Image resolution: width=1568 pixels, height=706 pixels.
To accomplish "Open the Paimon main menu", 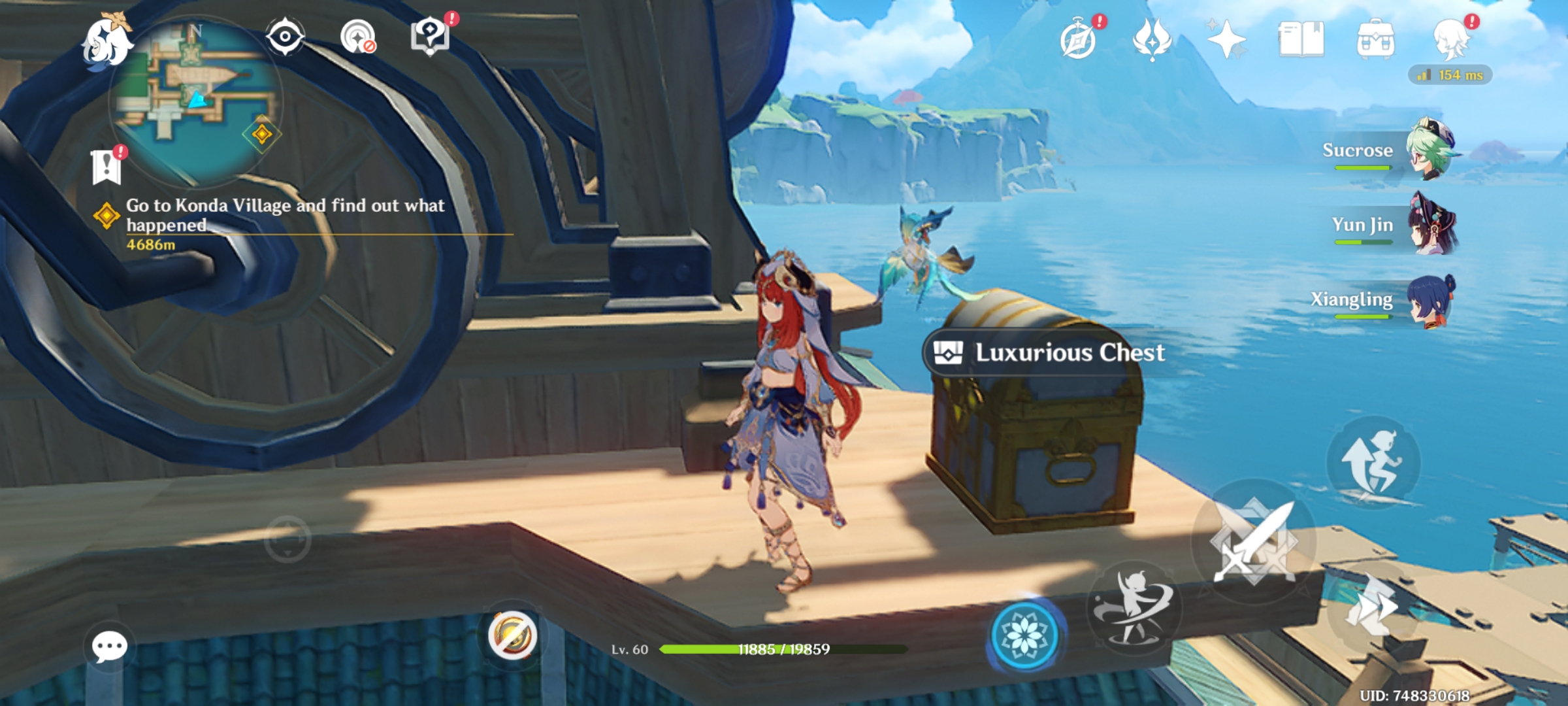I will click(108, 41).
